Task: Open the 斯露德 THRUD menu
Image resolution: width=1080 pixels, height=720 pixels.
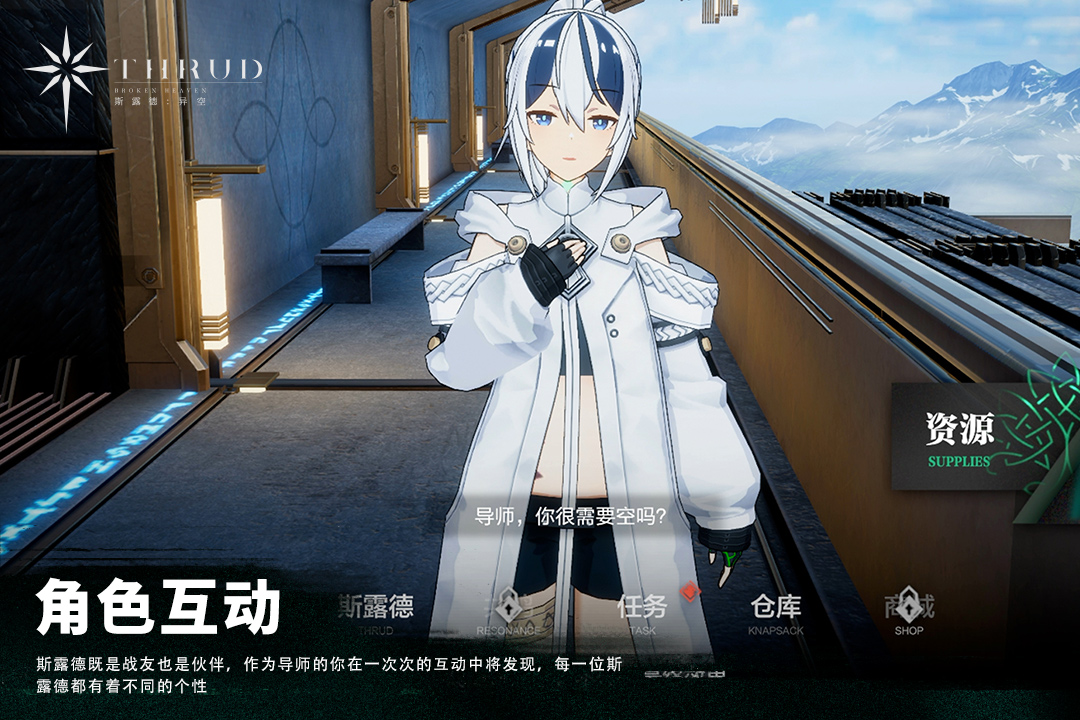Action: 375,612
